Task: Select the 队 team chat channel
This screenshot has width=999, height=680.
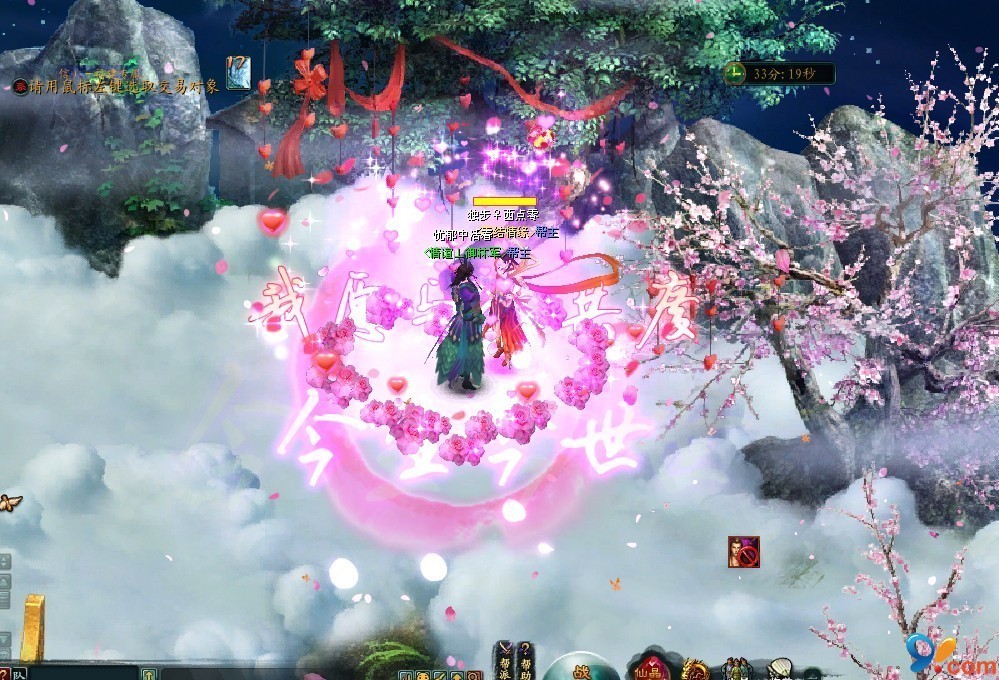Action: 20,674
